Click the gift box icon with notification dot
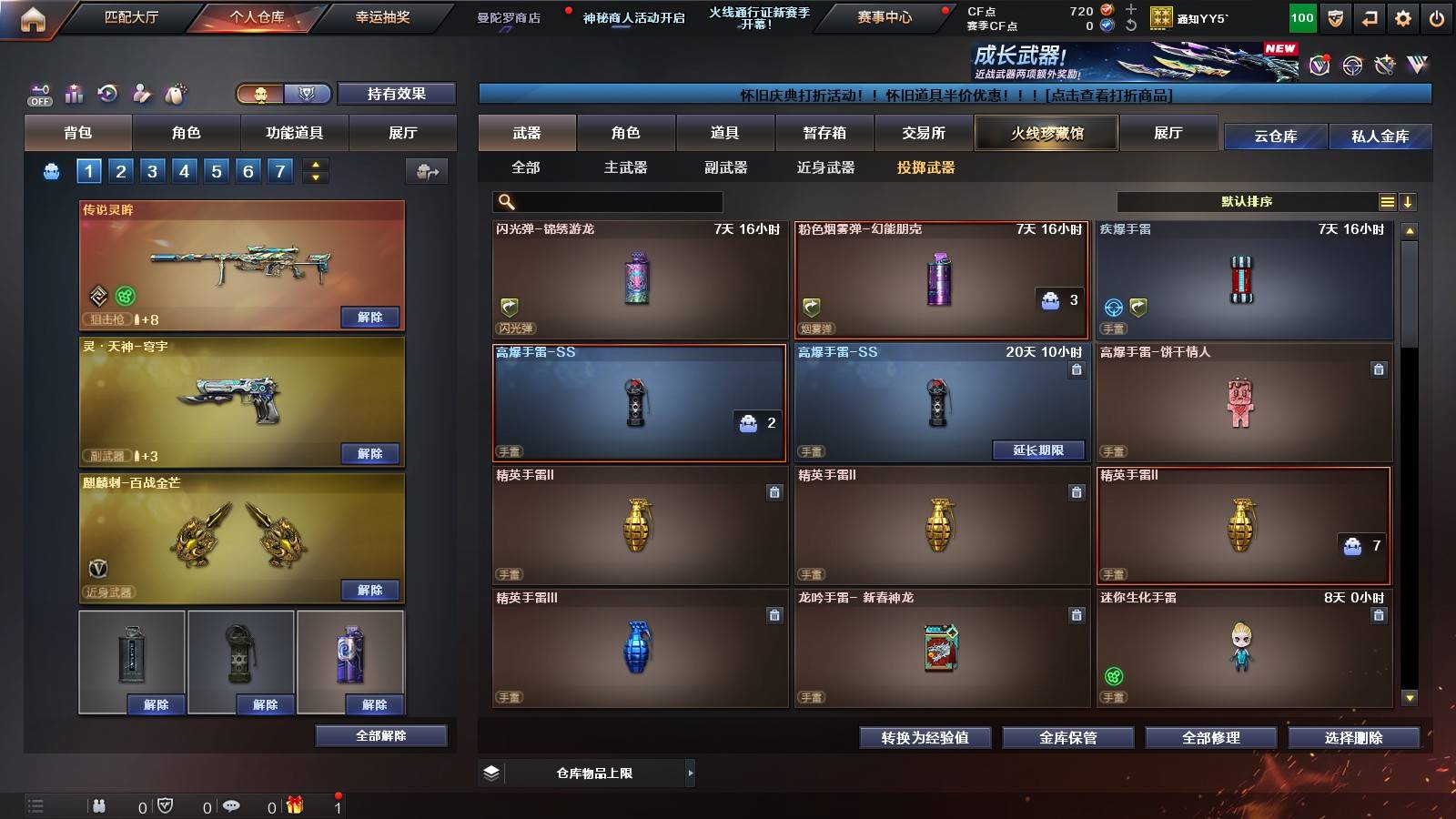Image resolution: width=1456 pixels, height=819 pixels. click(x=293, y=804)
